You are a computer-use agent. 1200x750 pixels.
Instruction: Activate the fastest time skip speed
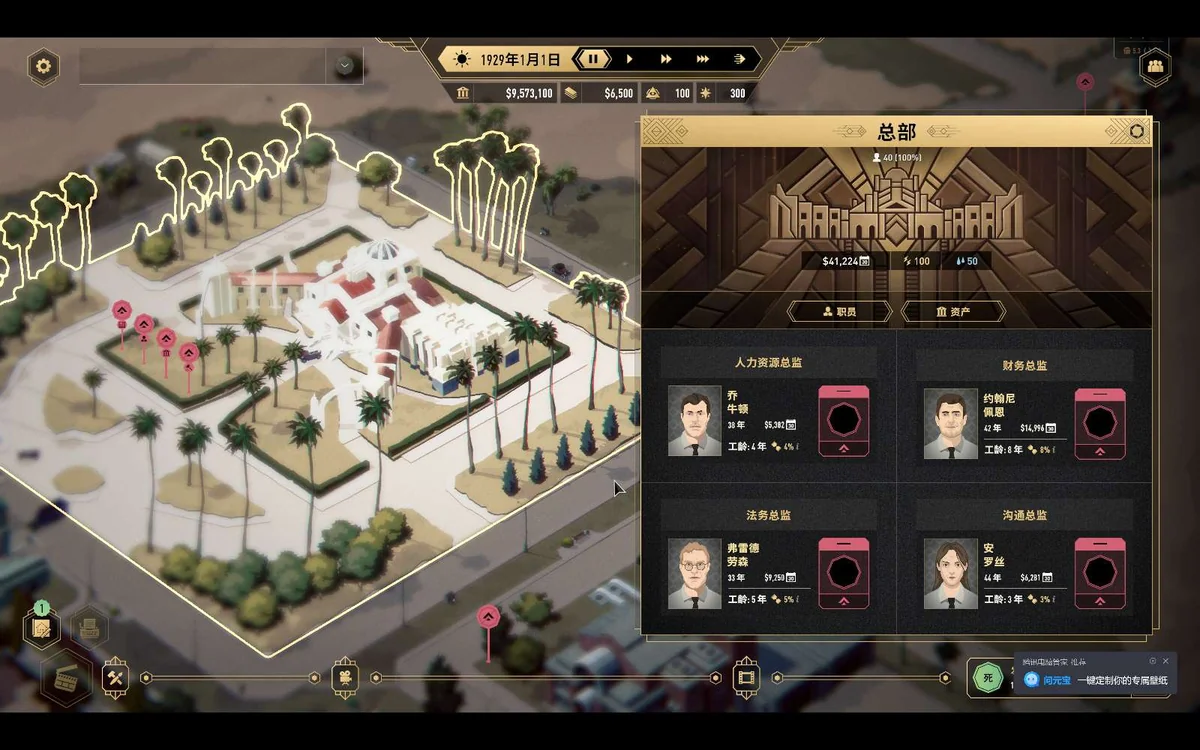pos(739,60)
